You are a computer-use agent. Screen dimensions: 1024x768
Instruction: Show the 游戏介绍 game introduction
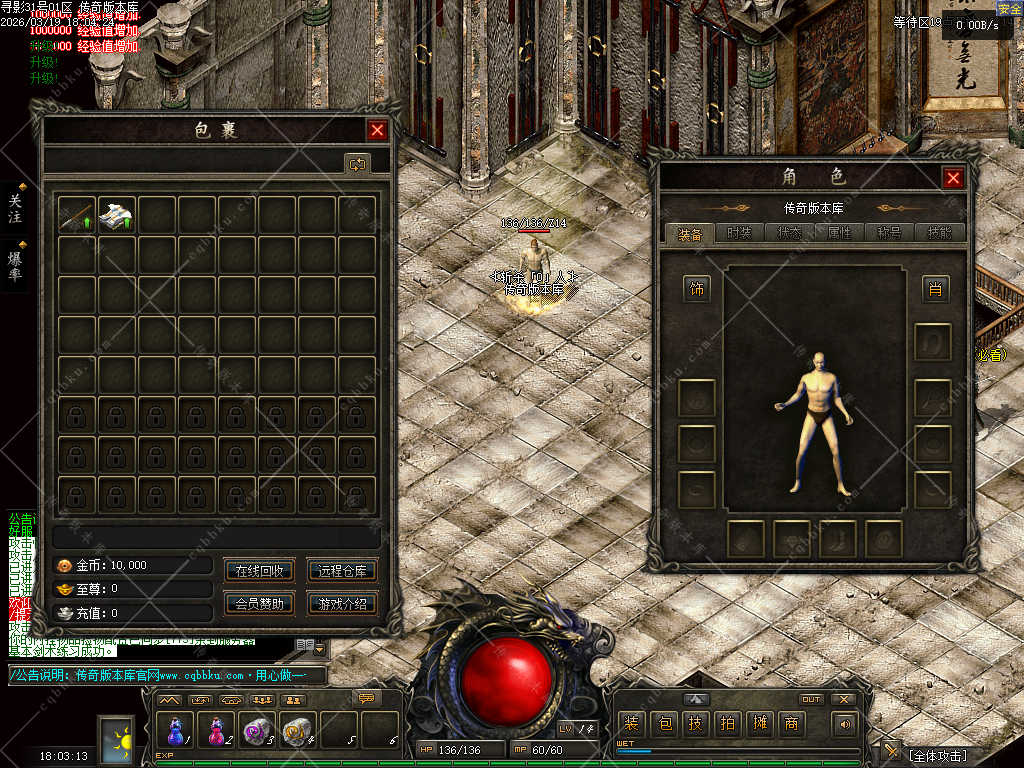342,603
